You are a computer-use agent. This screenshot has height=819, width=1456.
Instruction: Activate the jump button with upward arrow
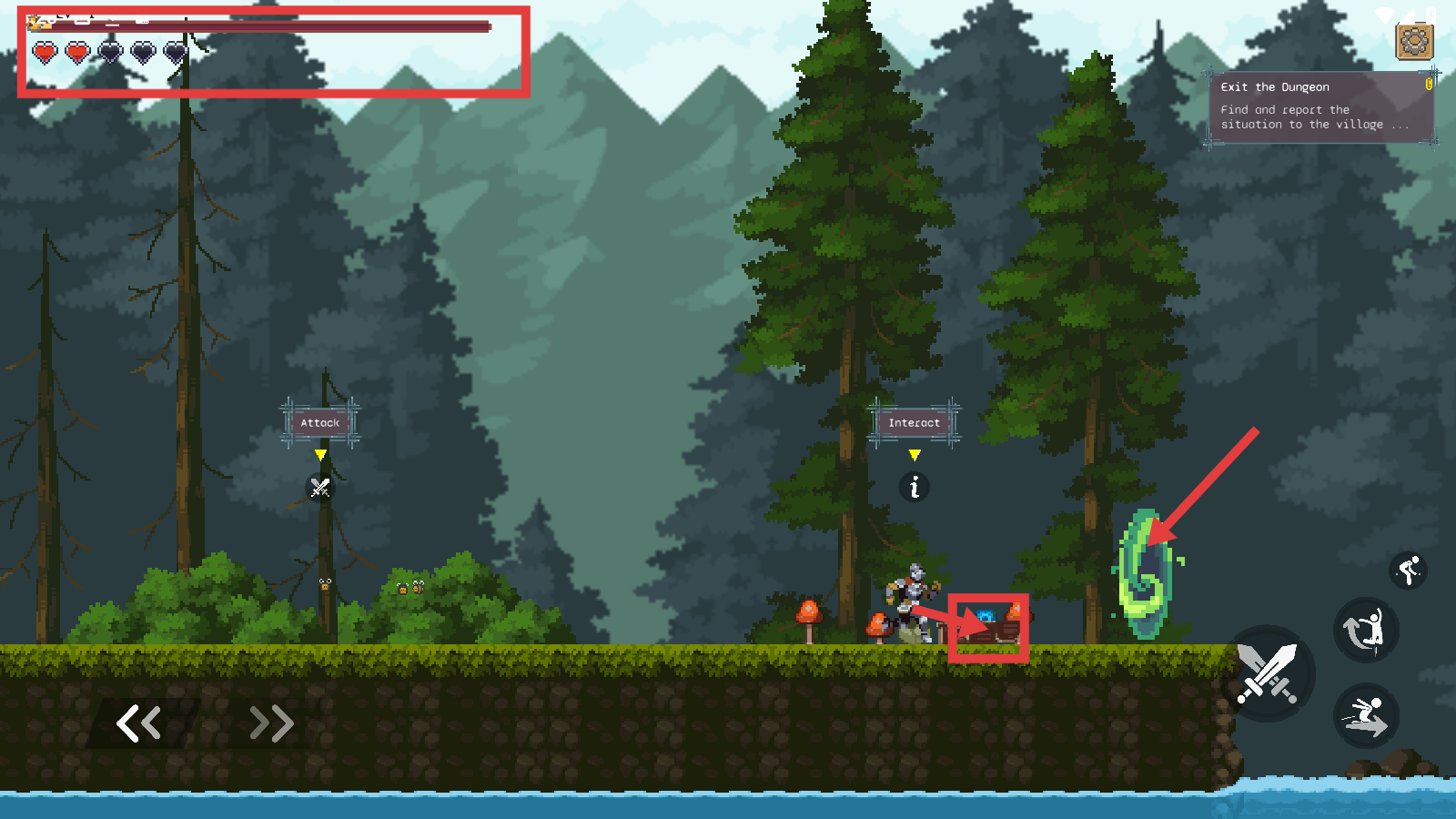click(x=1365, y=630)
